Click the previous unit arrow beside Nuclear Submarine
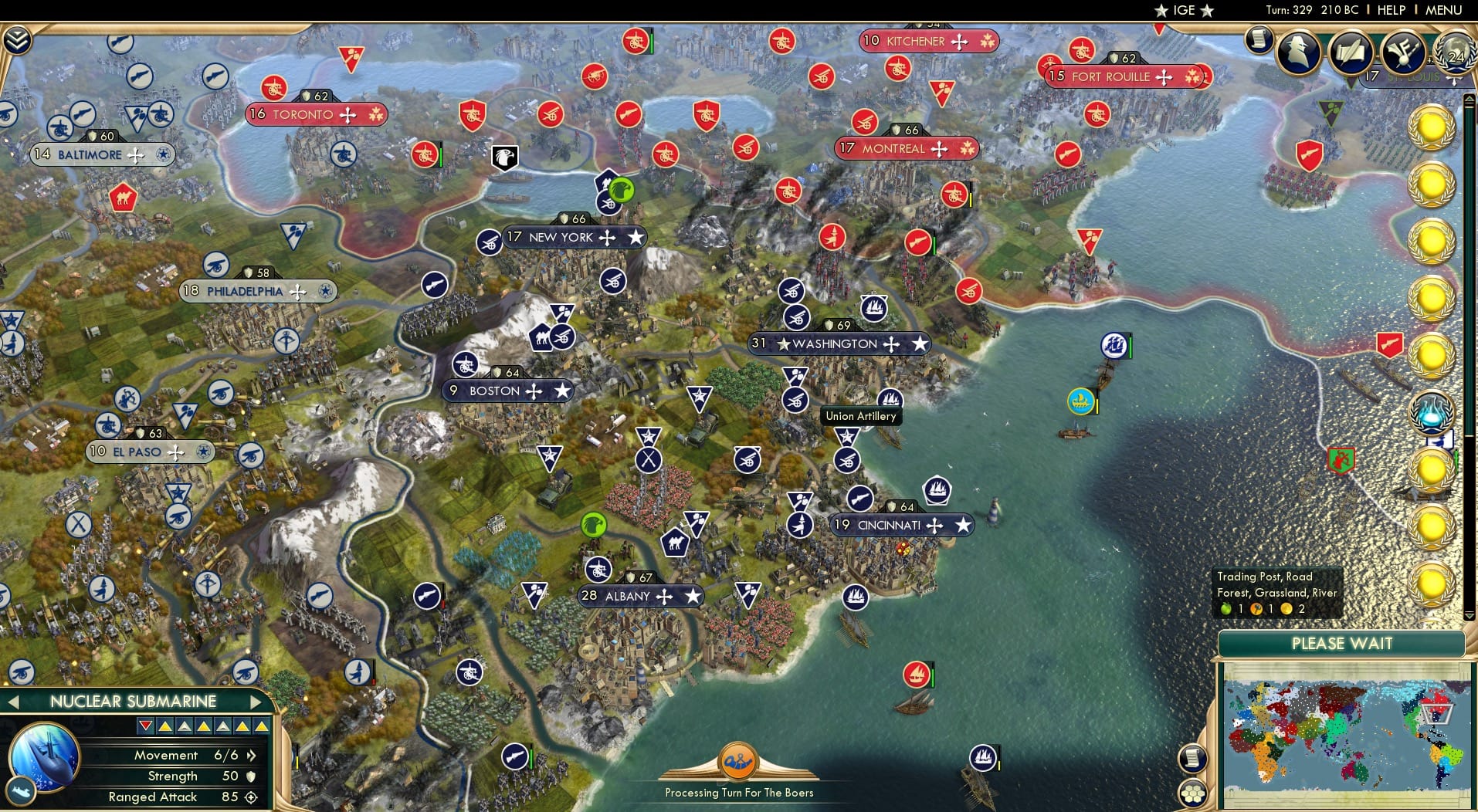Viewport: 1478px width, 812px height. point(14,702)
